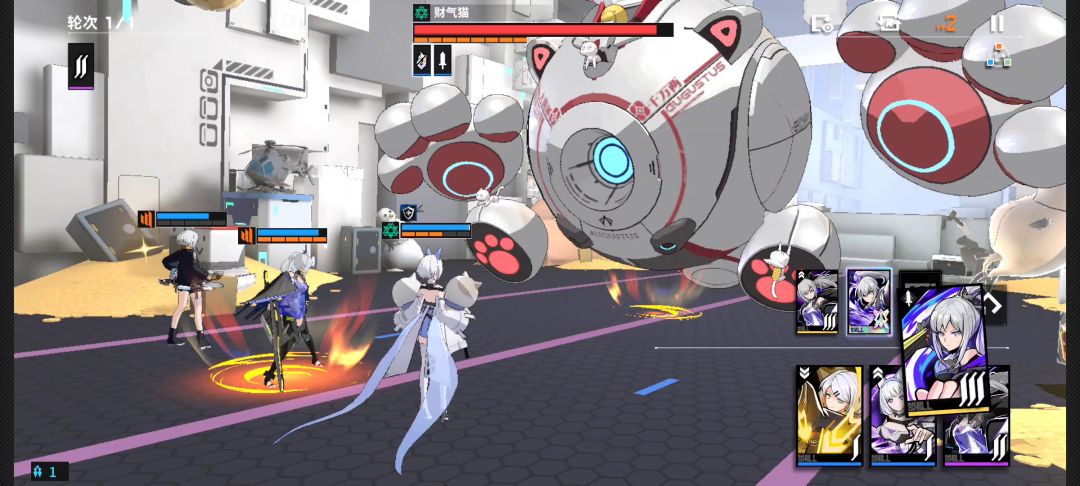Toggle auto-battle mode icon
The height and width of the screenshot is (486, 1080).
click(x=889, y=23)
